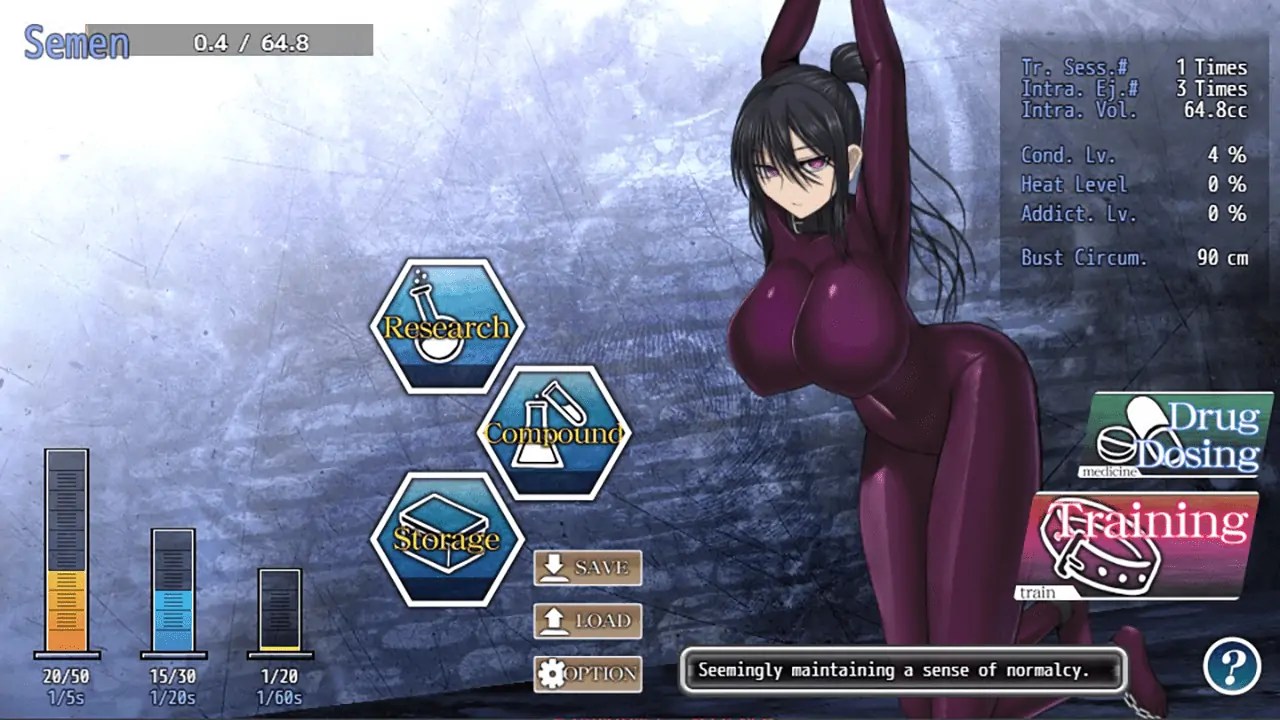Show help with the question mark icon

pyautogui.click(x=1231, y=664)
